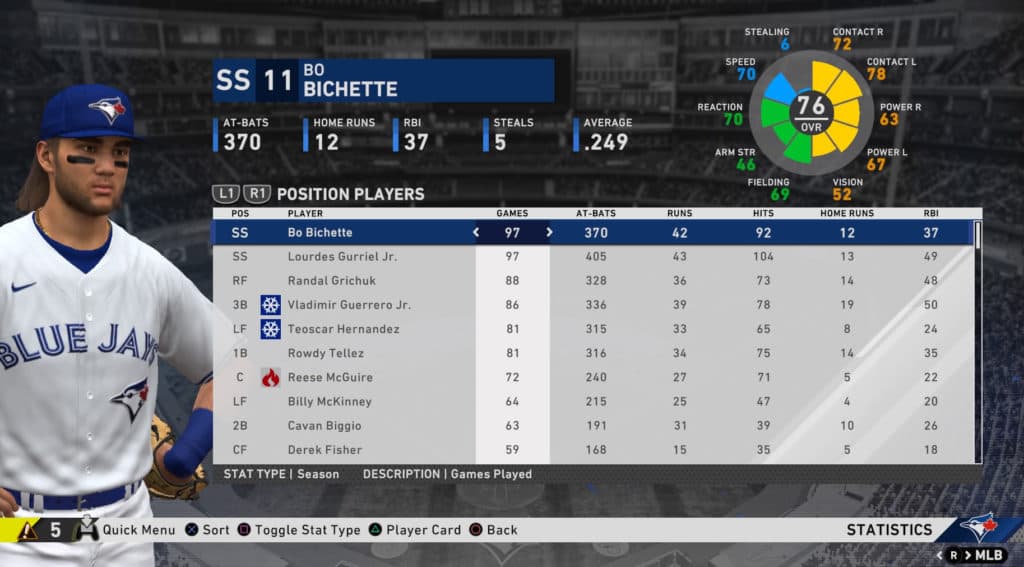Select the Bo Bichette player row
Screen dimensions: 1024x567
[320, 233]
